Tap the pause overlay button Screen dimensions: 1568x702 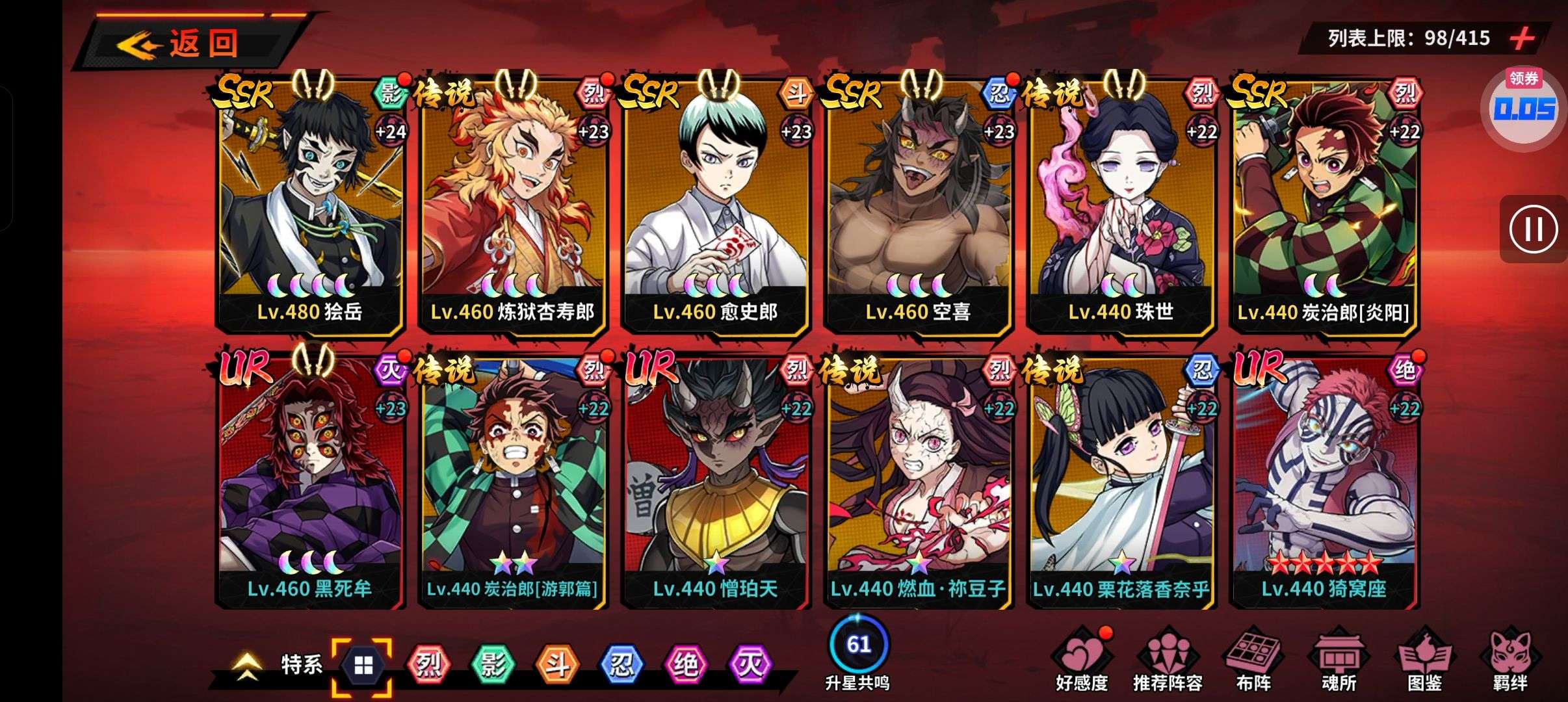[x=1534, y=229]
